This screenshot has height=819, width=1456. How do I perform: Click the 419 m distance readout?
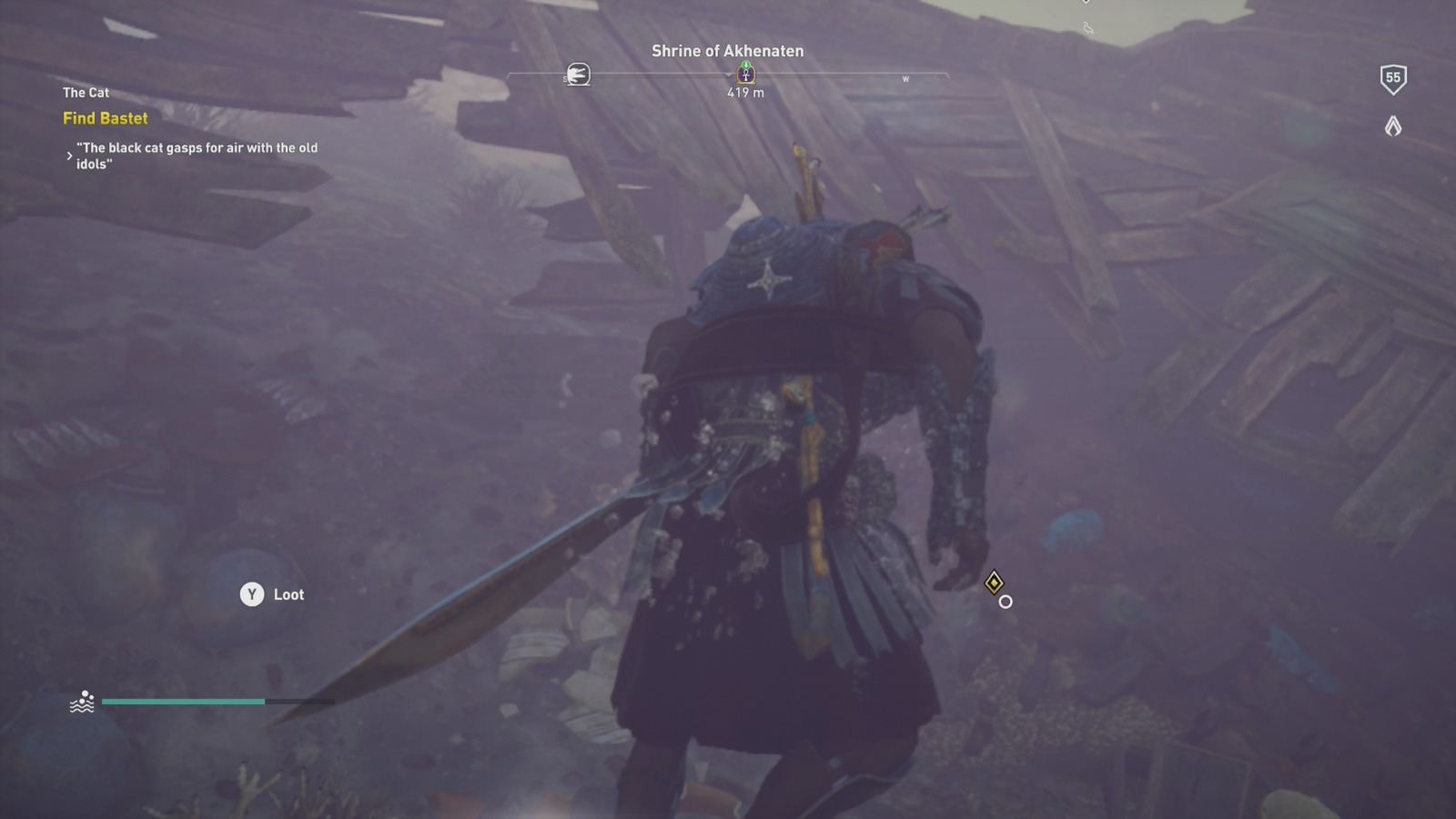click(x=747, y=92)
